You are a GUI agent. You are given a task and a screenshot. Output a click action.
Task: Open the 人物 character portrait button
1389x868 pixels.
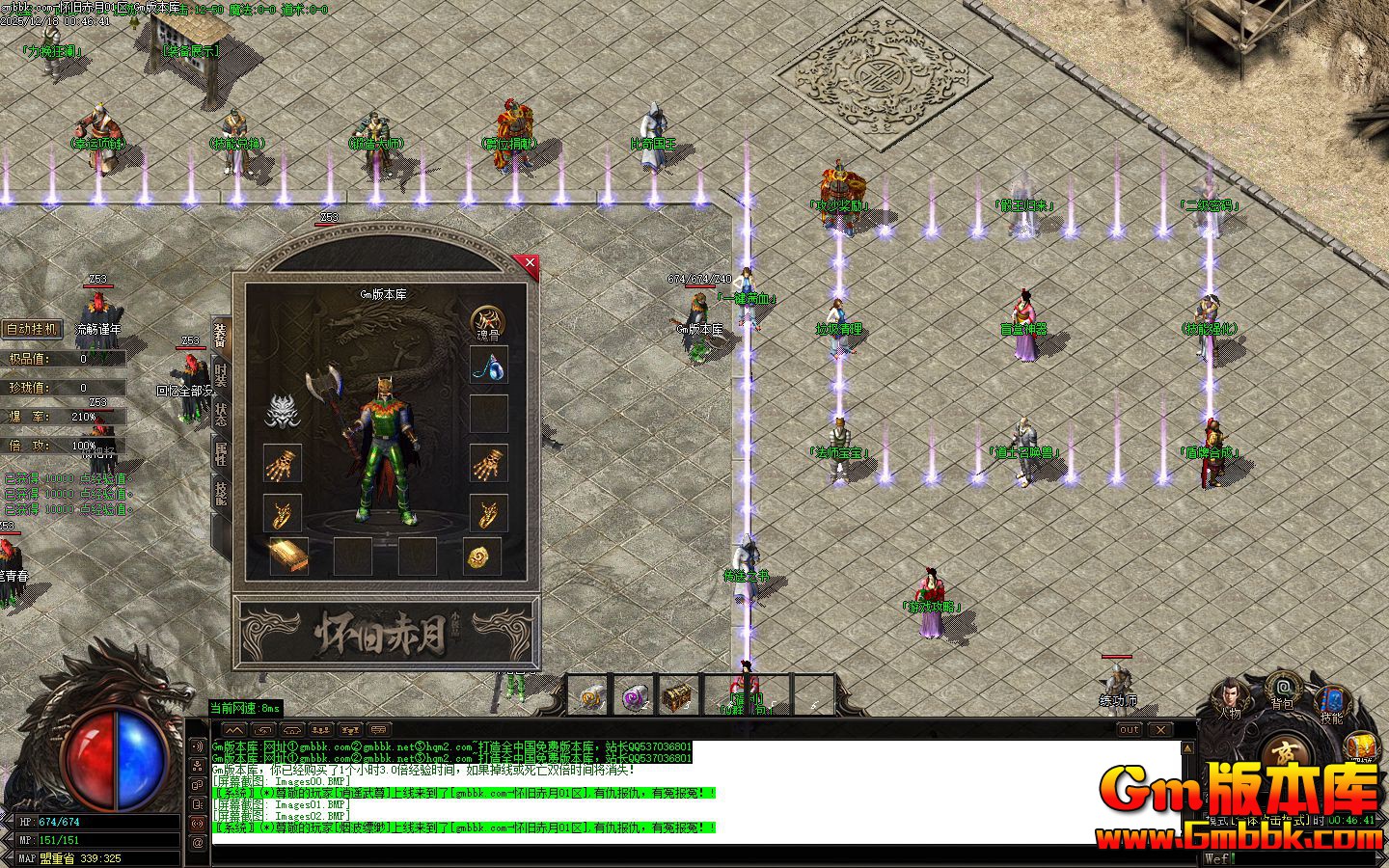1229,700
